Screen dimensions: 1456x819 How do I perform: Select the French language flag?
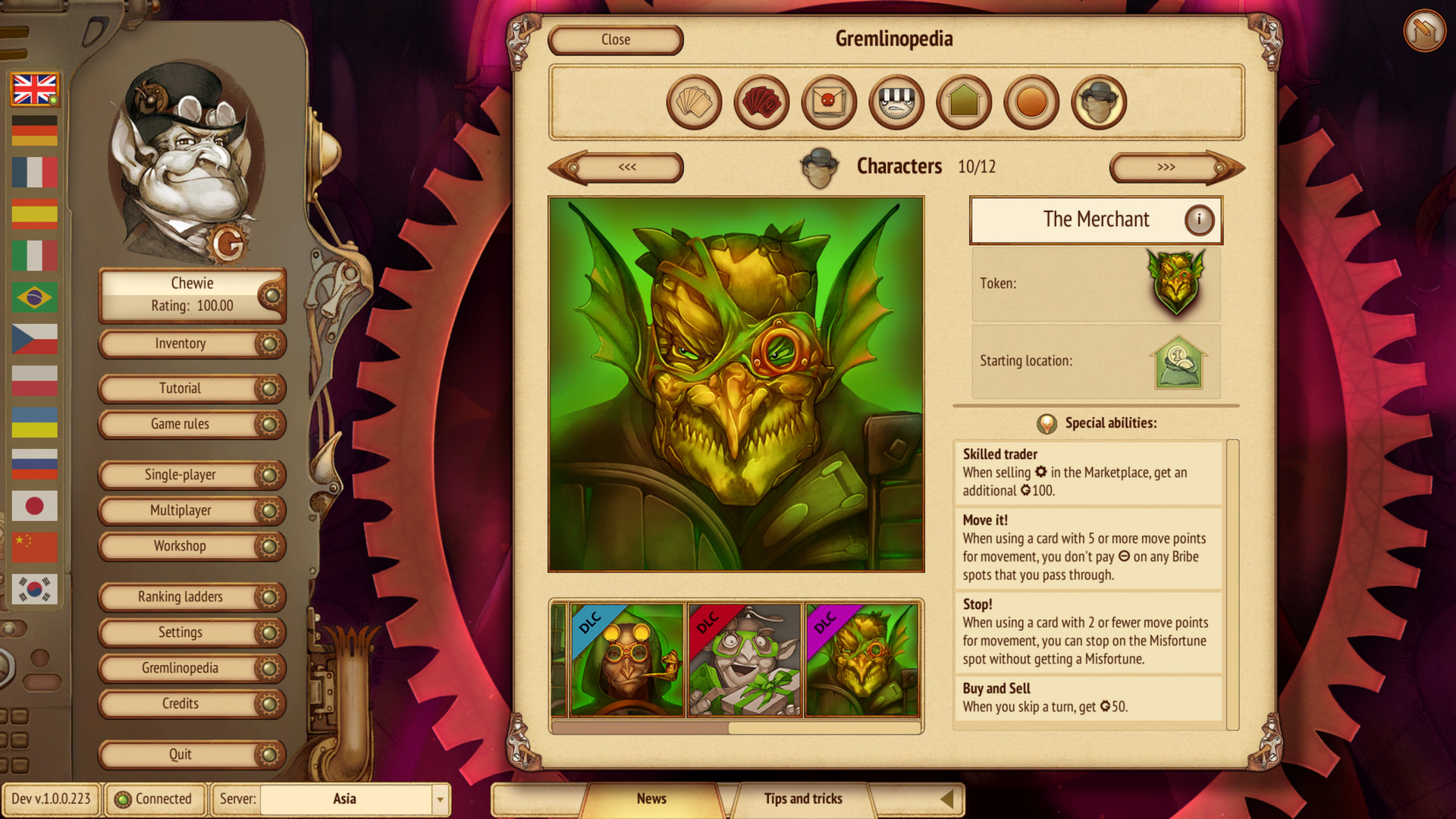(35, 173)
